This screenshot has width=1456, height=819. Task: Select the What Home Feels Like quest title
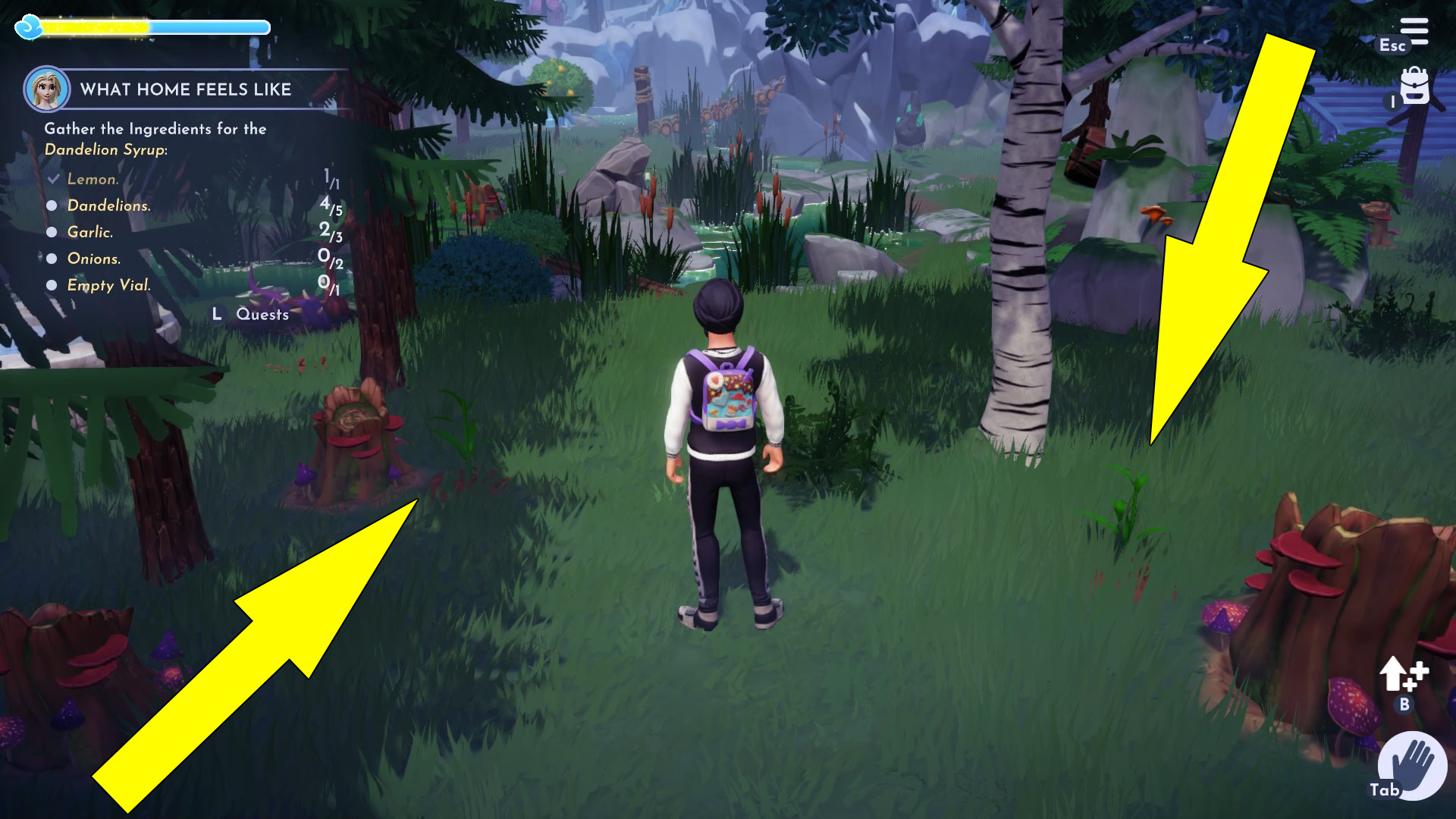click(x=187, y=89)
